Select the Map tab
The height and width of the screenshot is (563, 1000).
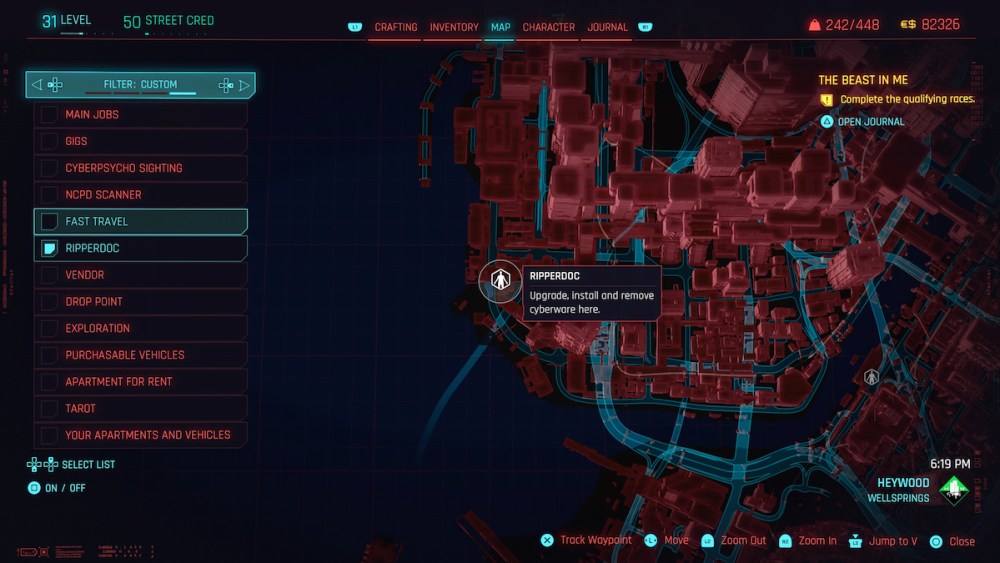(x=500, y=27)
